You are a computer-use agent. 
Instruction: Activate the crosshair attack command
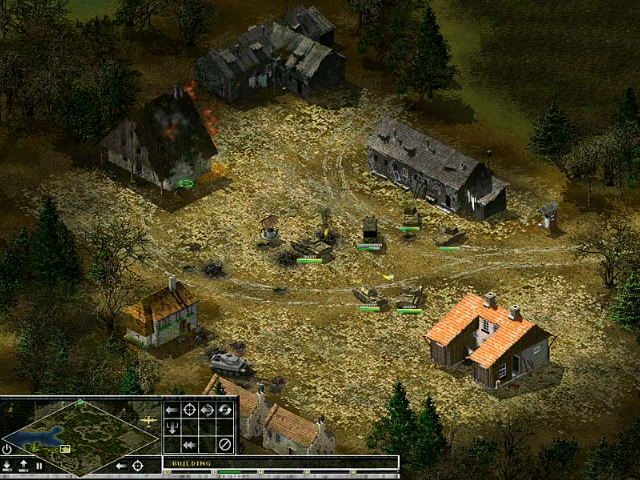pyautogui.click(x=189, y=410)
